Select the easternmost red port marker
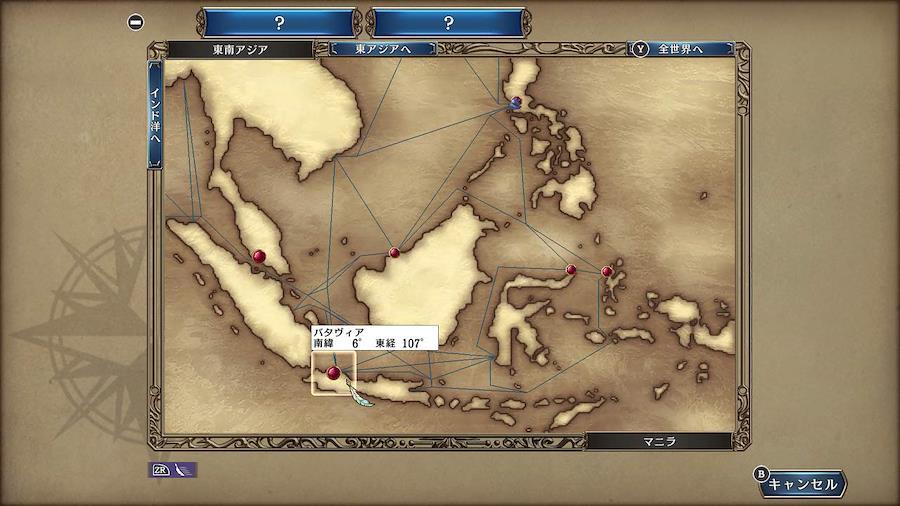Viewport: 900px width, 506px height. tap(607, 271)
